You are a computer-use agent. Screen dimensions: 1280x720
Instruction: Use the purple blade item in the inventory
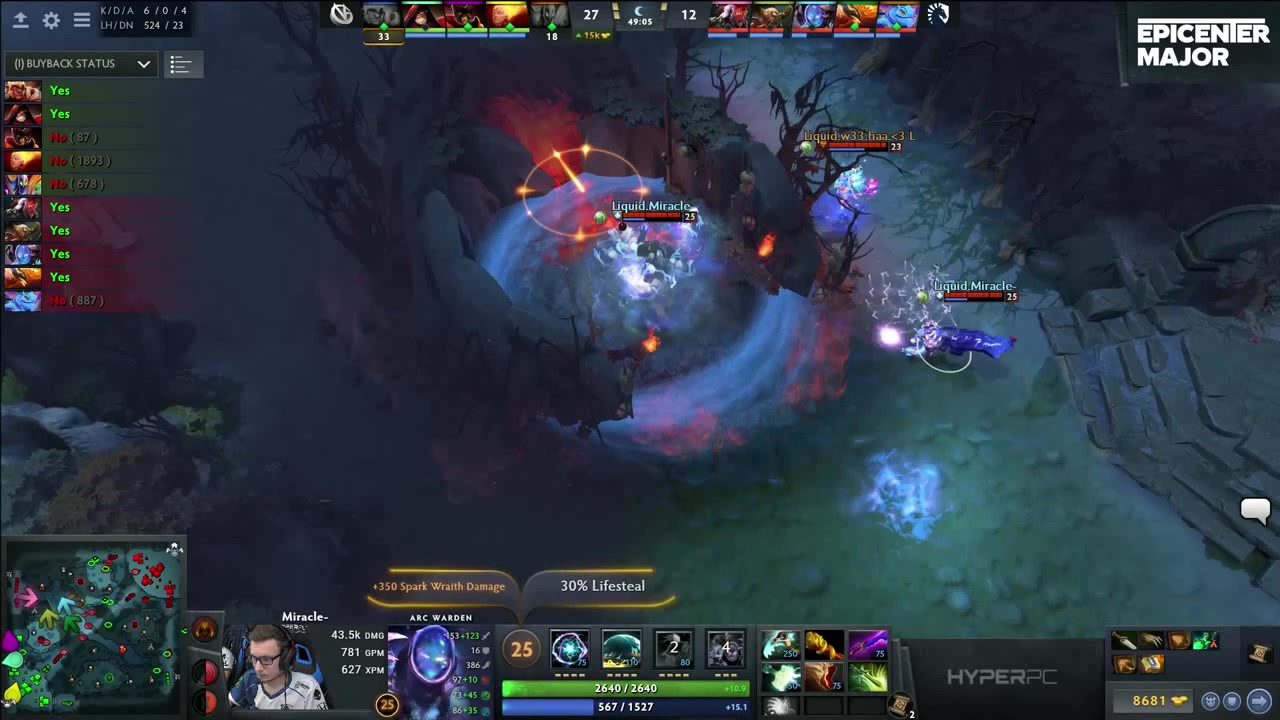[x=867, y=645]
